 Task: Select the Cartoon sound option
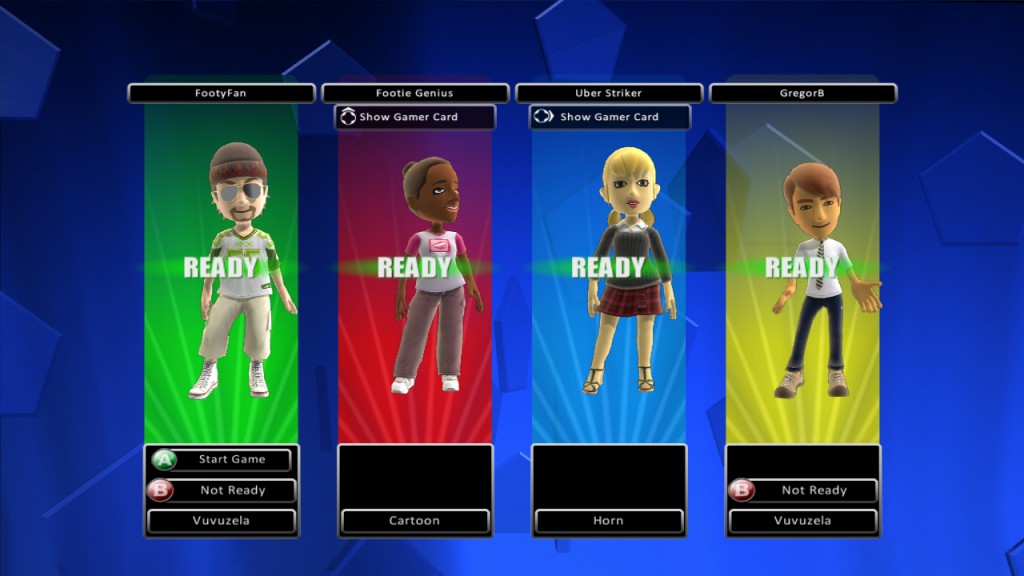coord(415,521)
